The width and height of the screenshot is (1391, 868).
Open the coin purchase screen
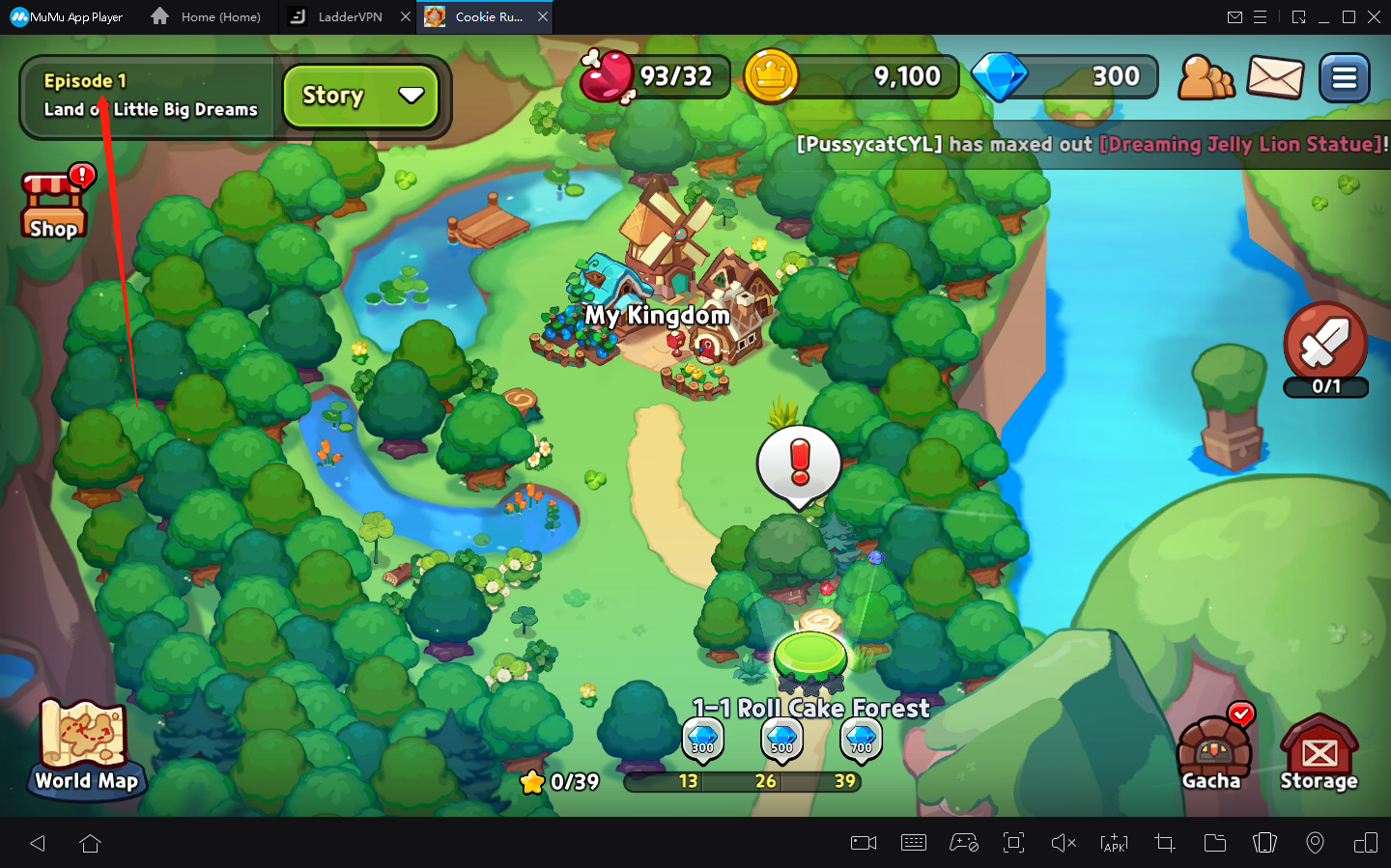pyautogui.click(x=850, y=76)
